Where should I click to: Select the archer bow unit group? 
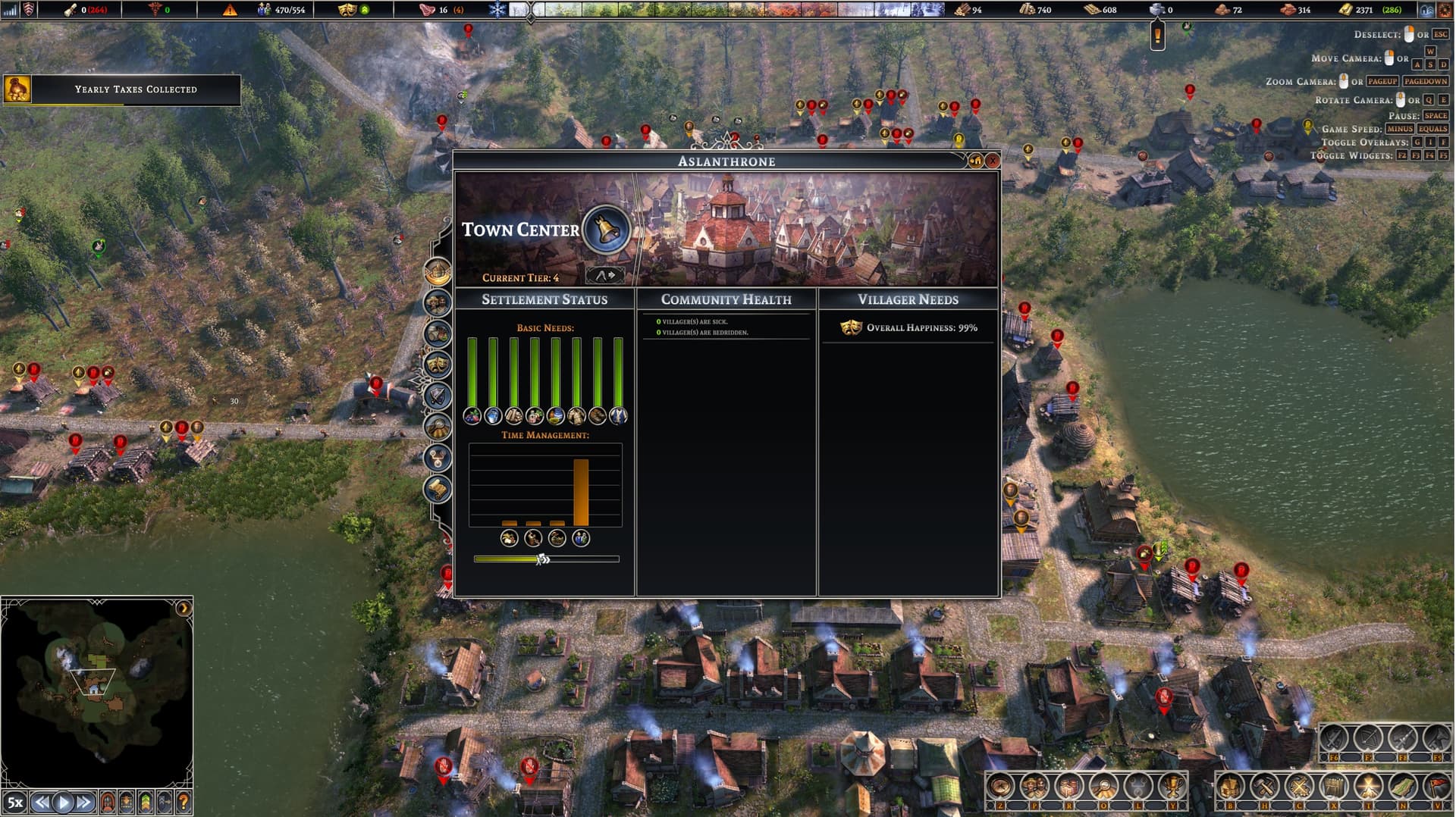[x=1367, y=737]
